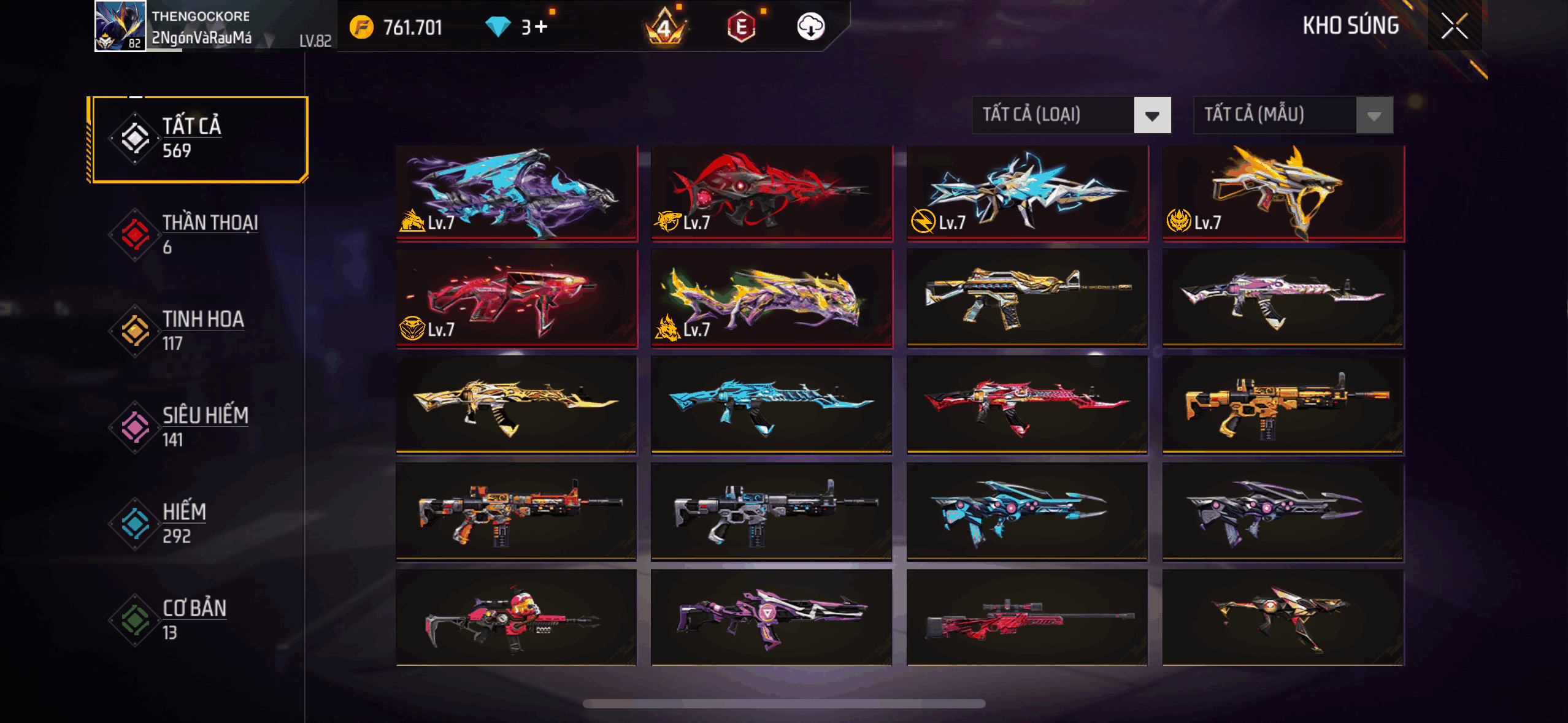Select the blue lightning Lv.7 weapon skin
Screen dimensions: 1568x723
click(x=1027, y=193)
